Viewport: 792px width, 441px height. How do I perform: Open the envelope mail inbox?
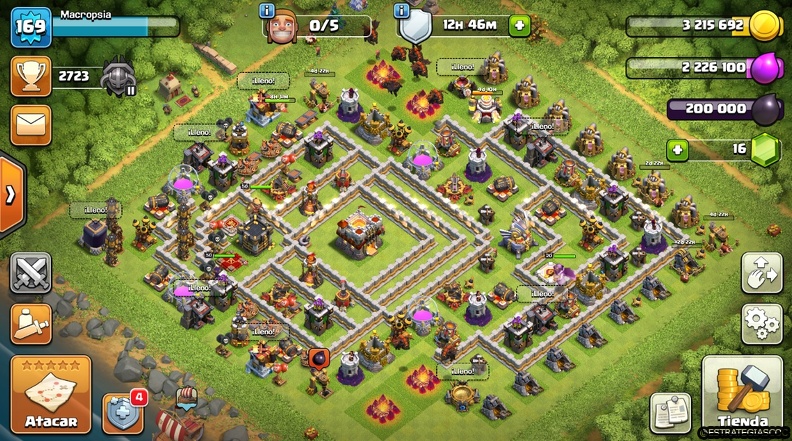31,124
